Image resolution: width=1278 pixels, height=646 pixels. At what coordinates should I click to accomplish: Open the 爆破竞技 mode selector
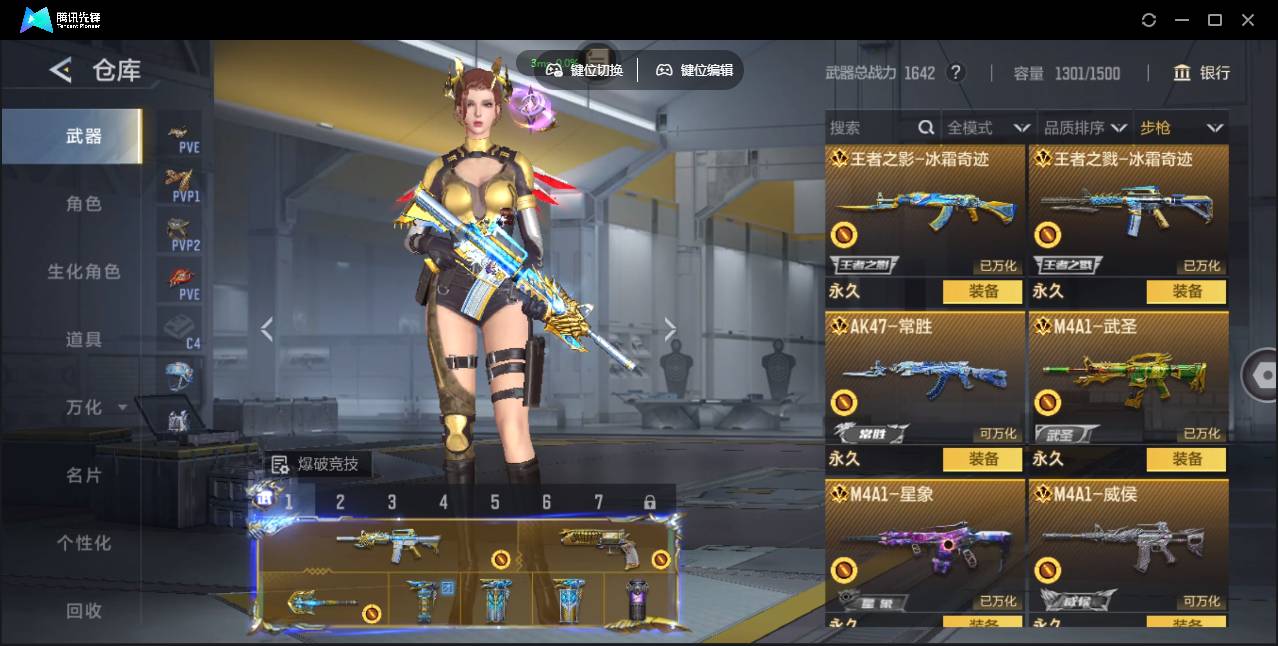(x=317, y=464)
